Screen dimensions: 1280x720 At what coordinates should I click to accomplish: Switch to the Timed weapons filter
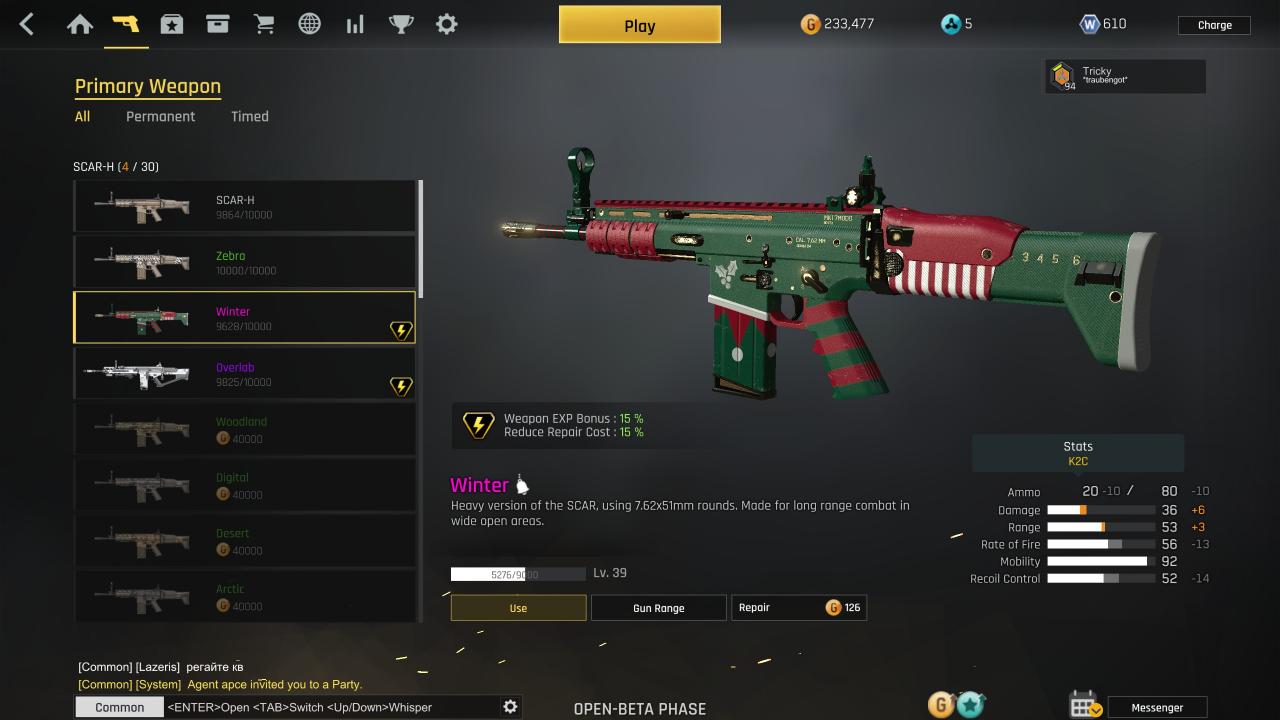pos(250,116)
